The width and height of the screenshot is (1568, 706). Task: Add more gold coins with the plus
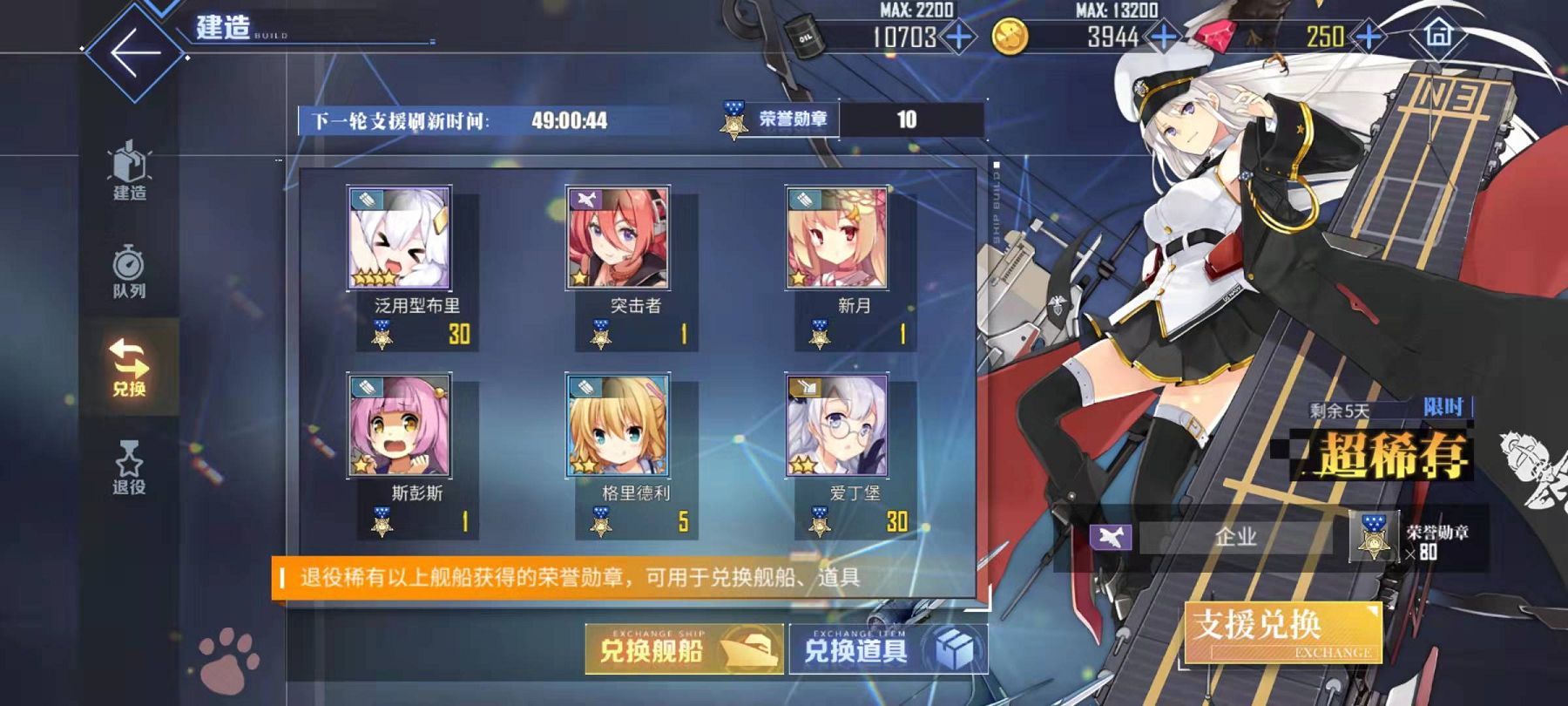tap(1163, 37)
